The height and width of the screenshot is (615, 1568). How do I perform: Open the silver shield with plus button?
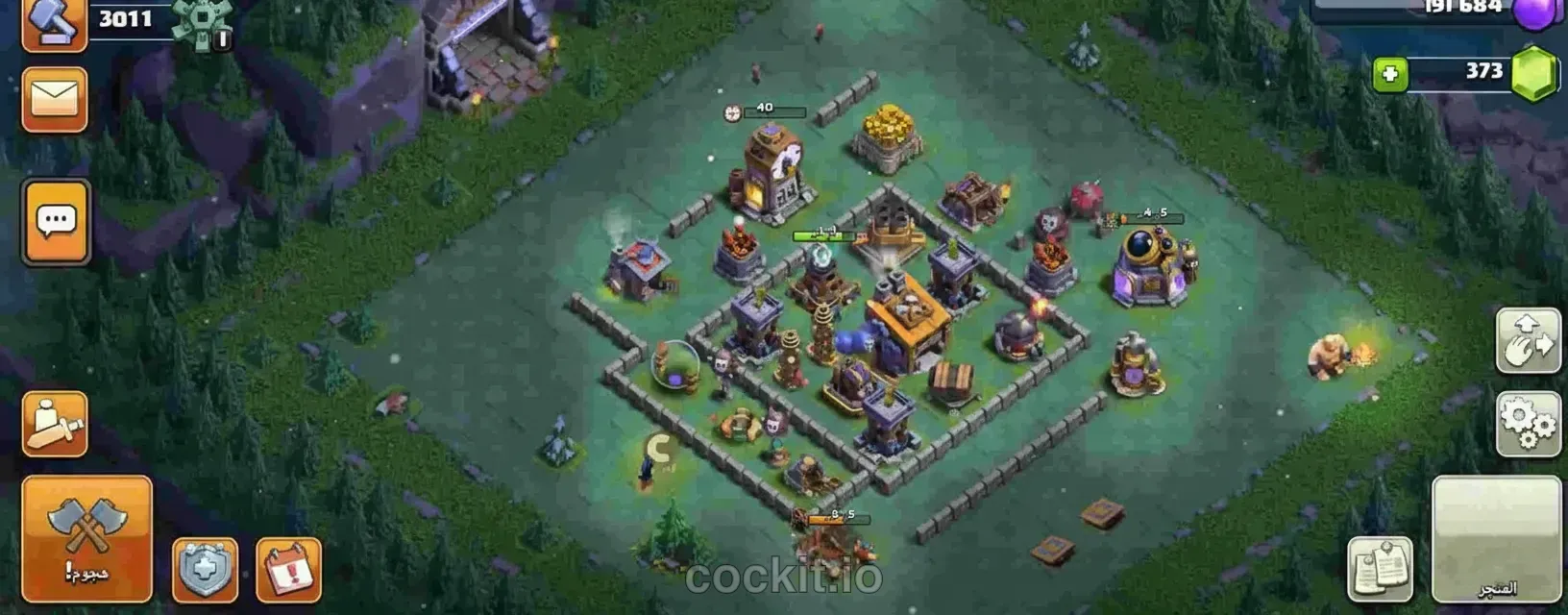tap(205, 571)
